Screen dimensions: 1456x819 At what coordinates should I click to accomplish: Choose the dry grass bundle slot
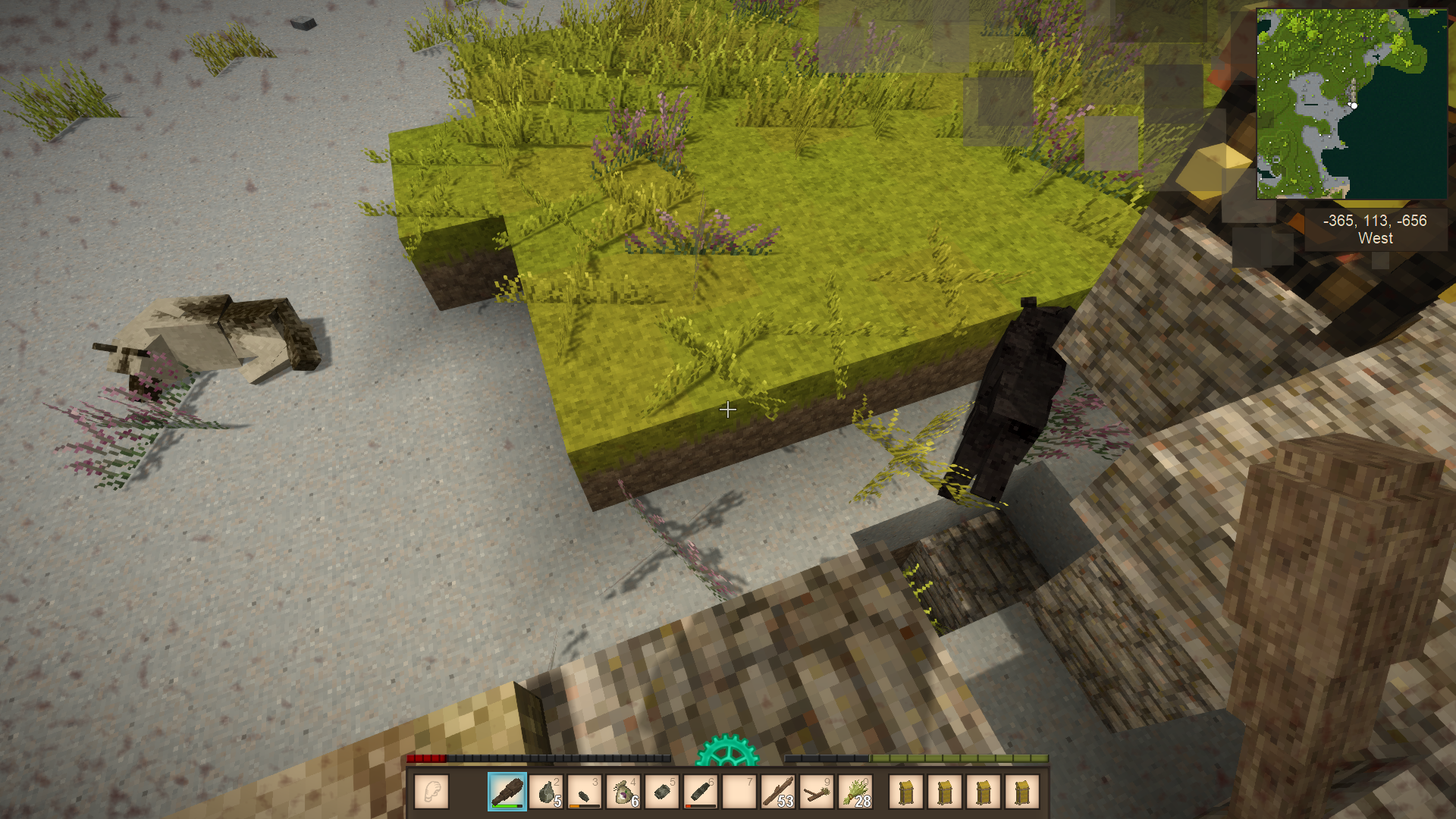click(x=855, y=792)
